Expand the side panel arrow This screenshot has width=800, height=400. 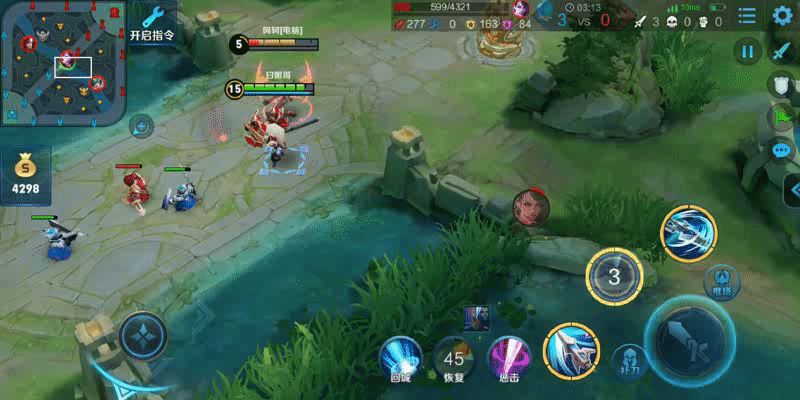[x=792, y=189]
